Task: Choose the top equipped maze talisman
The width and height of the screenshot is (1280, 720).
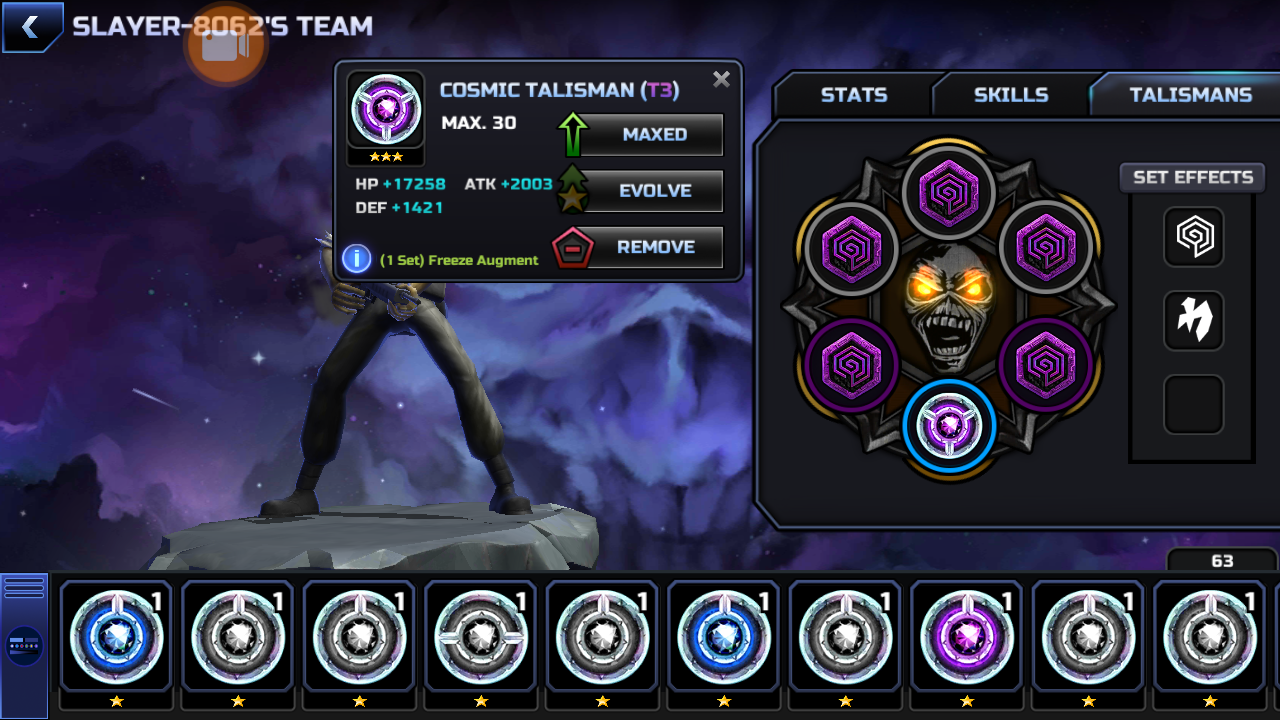Action: click(x=949, y=190)
